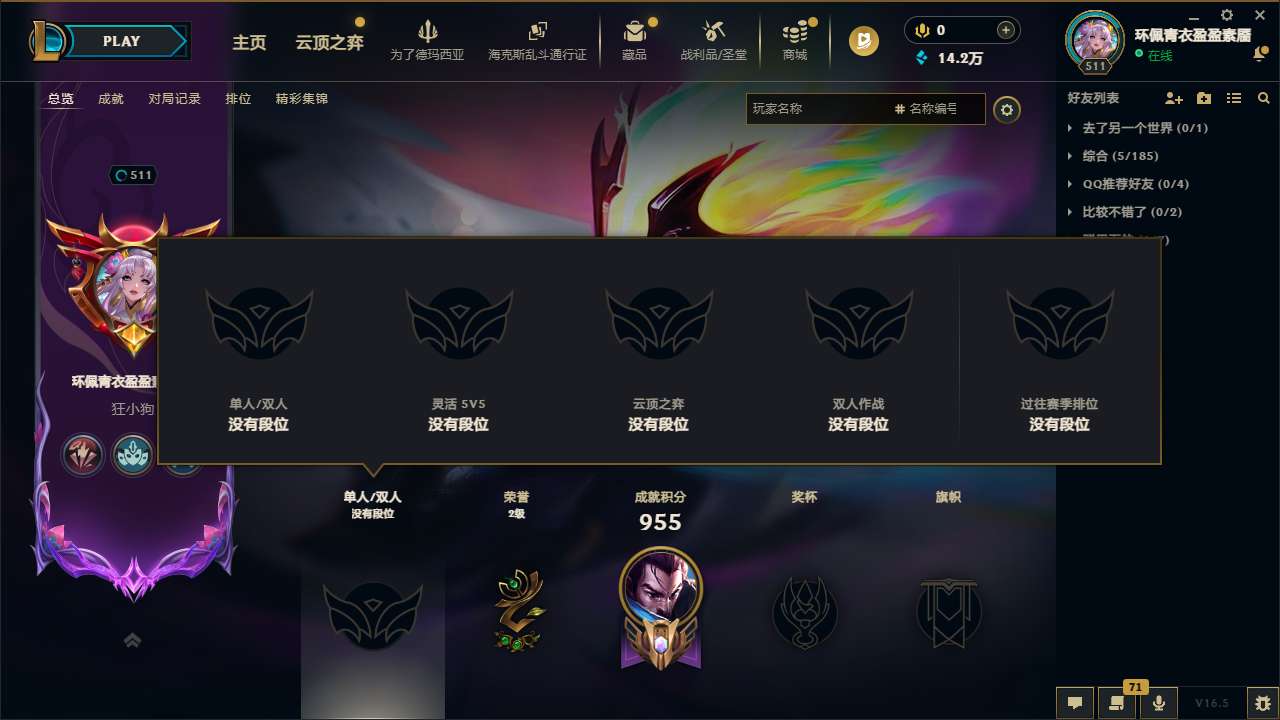The height and width of the screenshot is (720, 1280).
Task: 点击右下角聊天气泡图标
Action: pyautogui.click(x=1074, y=703)
